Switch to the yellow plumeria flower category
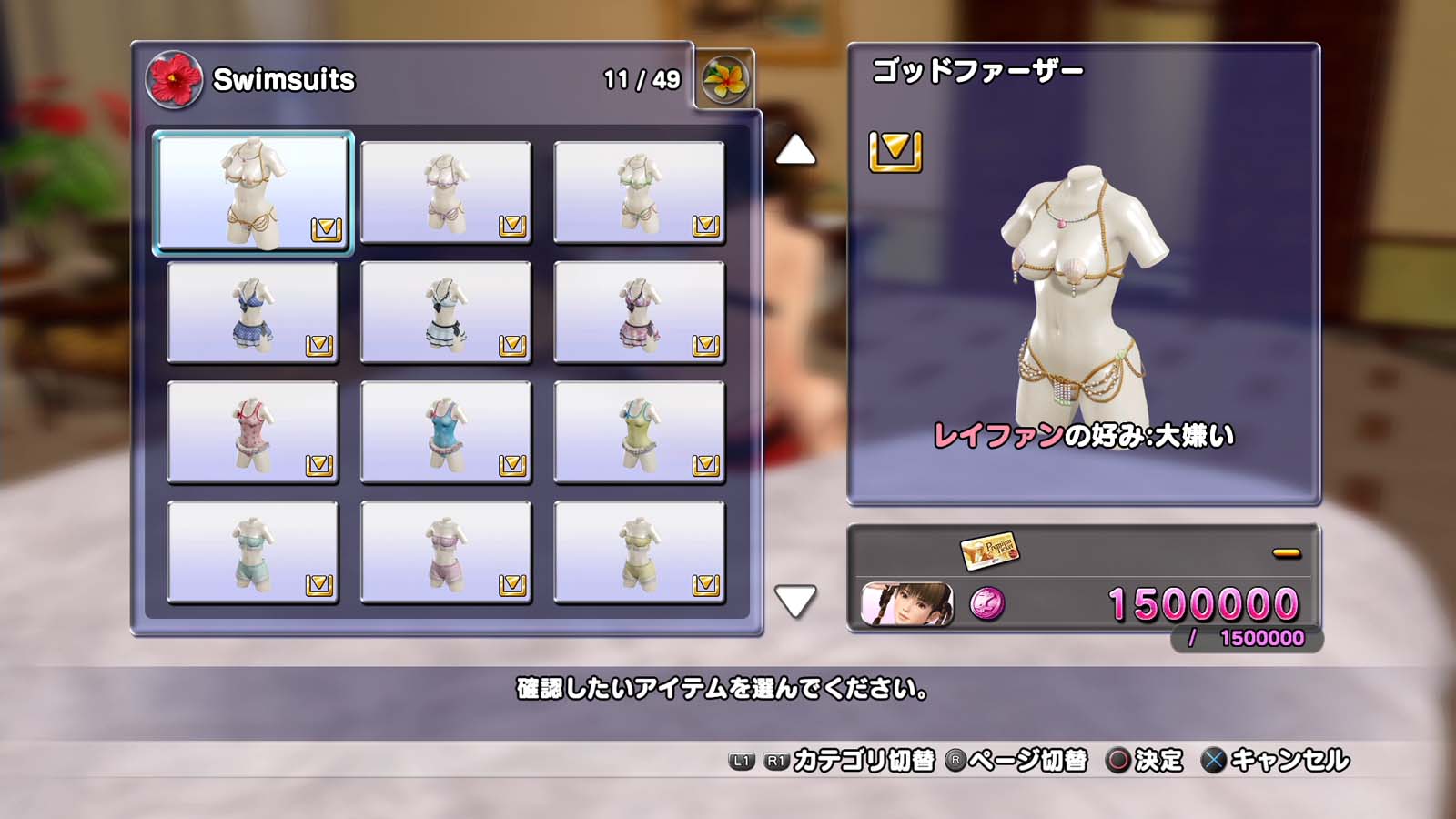Image resolution: width=1456 pixels, height=819 pixels. [725, 80]
